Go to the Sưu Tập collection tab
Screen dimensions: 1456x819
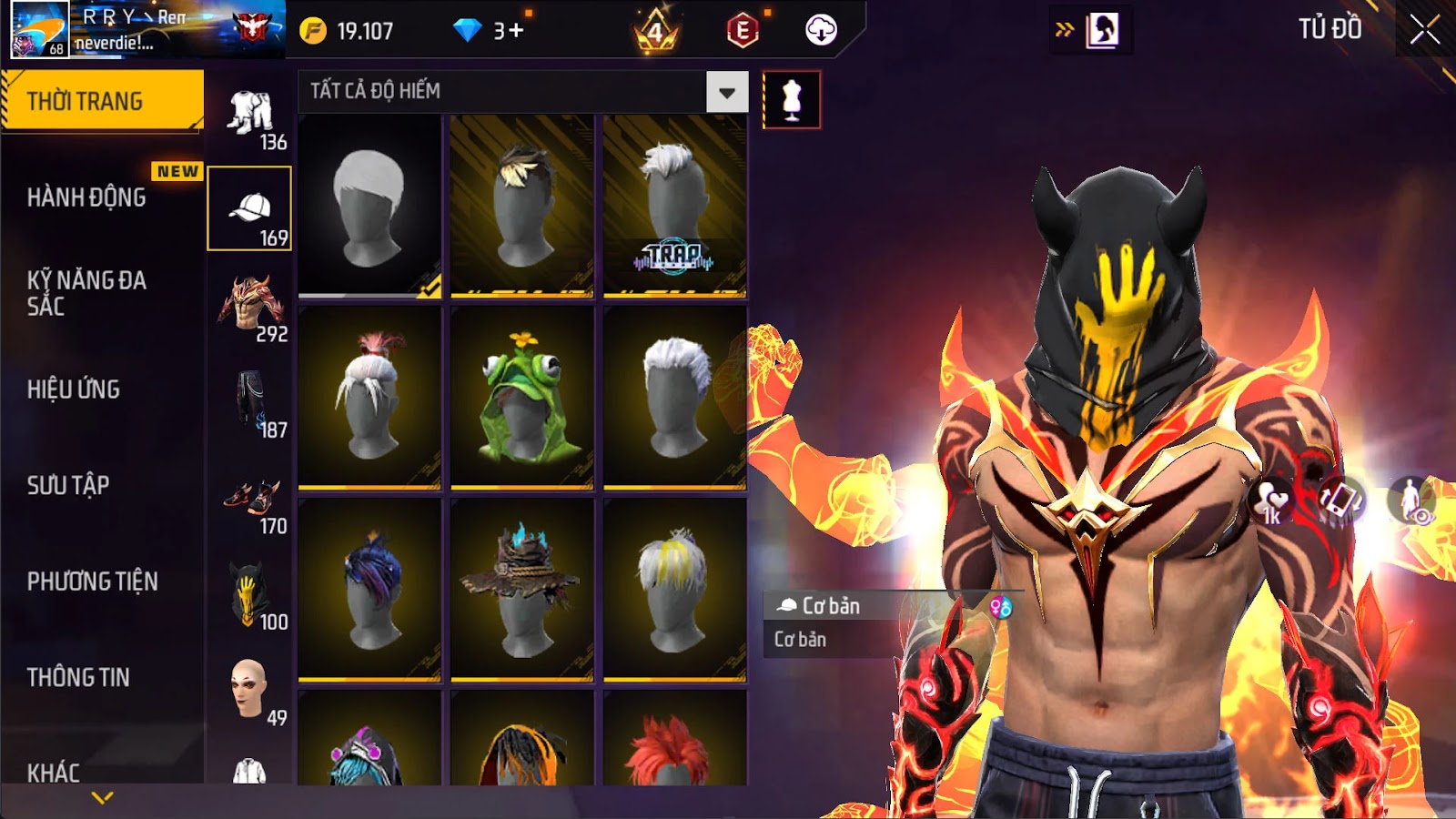coord(69,485)
